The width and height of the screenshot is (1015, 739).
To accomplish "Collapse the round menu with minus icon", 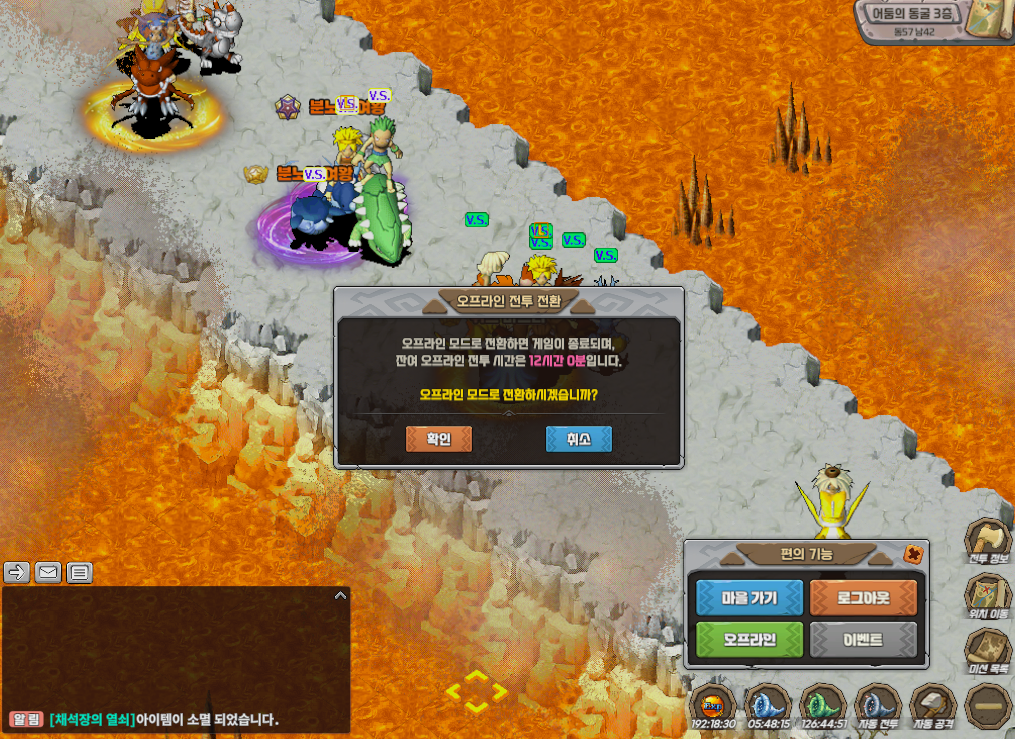I will click(988, 705).
